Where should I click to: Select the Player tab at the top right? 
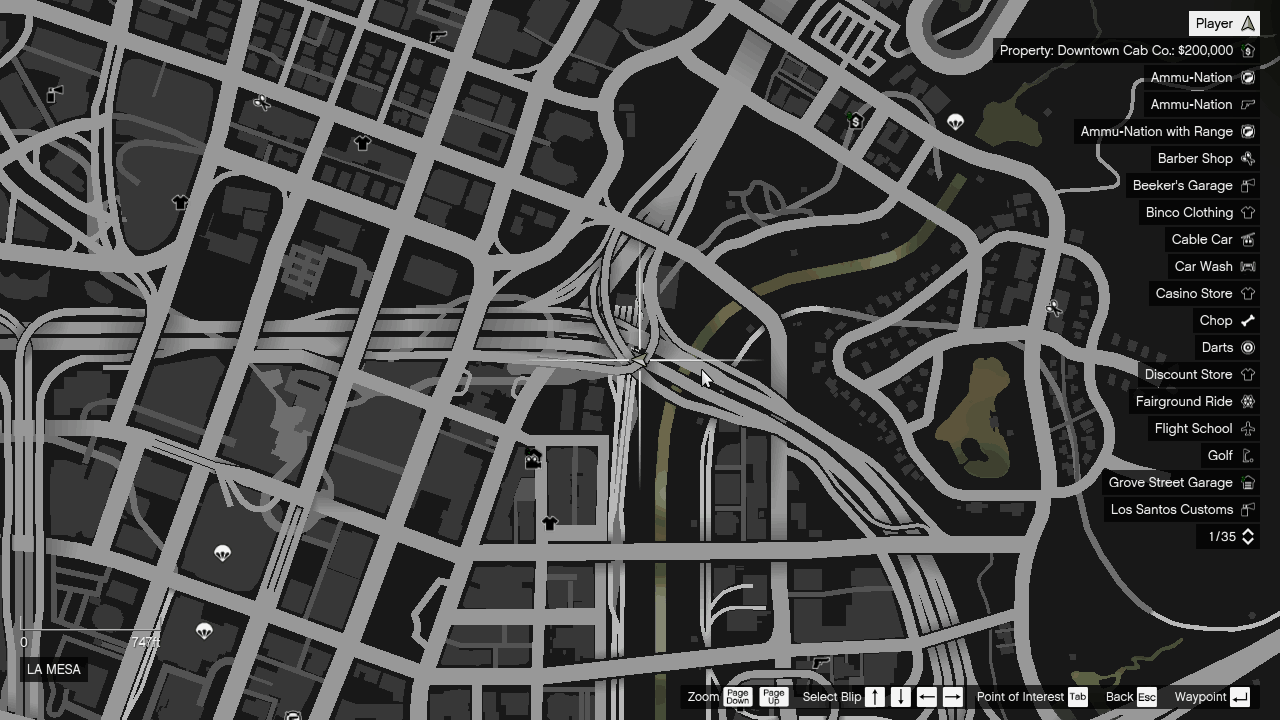click(1224, 22)
